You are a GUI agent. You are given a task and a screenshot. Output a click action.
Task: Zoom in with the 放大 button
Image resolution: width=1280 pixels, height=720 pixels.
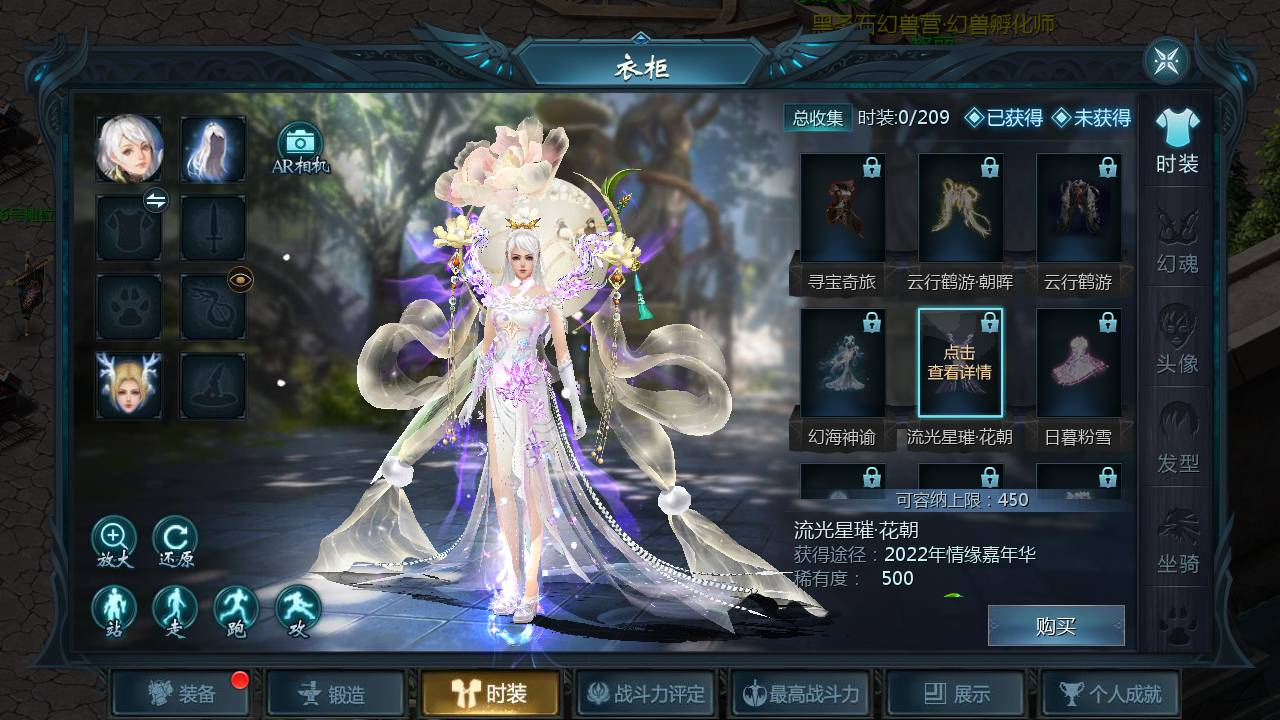[x=113, y=541]
